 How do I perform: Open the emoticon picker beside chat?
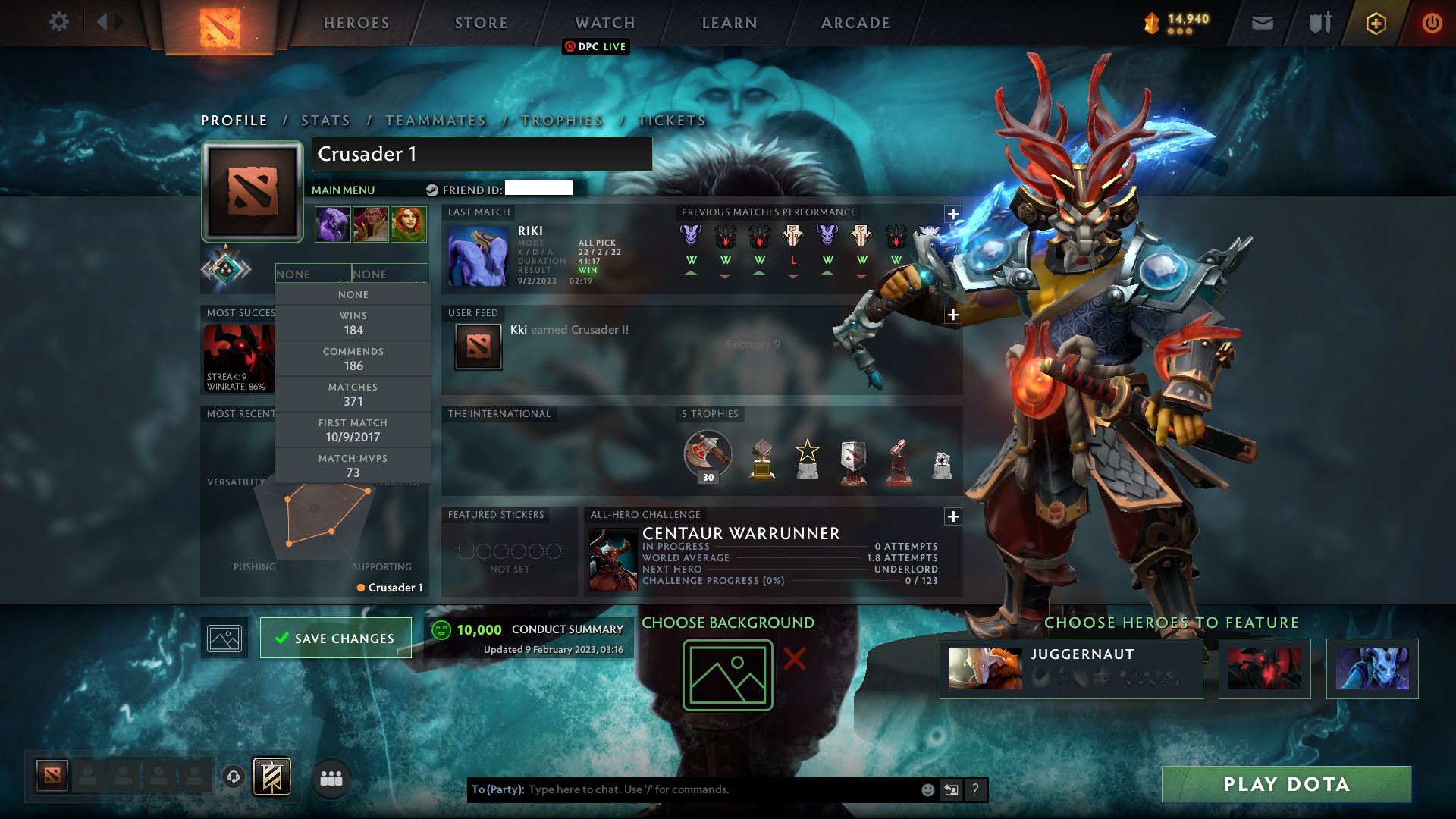pos(927,789)
